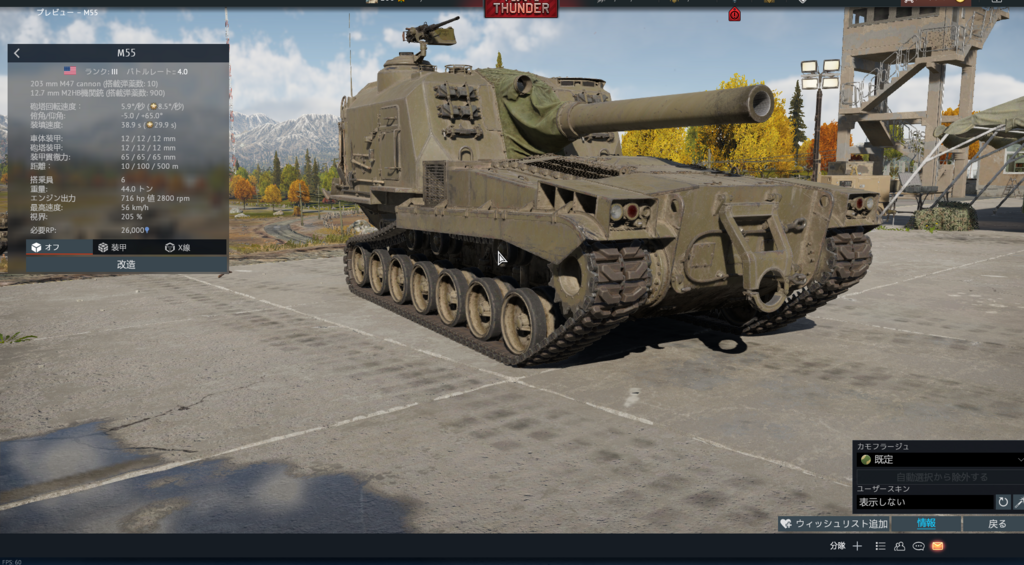Screen dimensions: 1024x565
Task: Click the War Thunder logo
Action: [x=521, y=8]
